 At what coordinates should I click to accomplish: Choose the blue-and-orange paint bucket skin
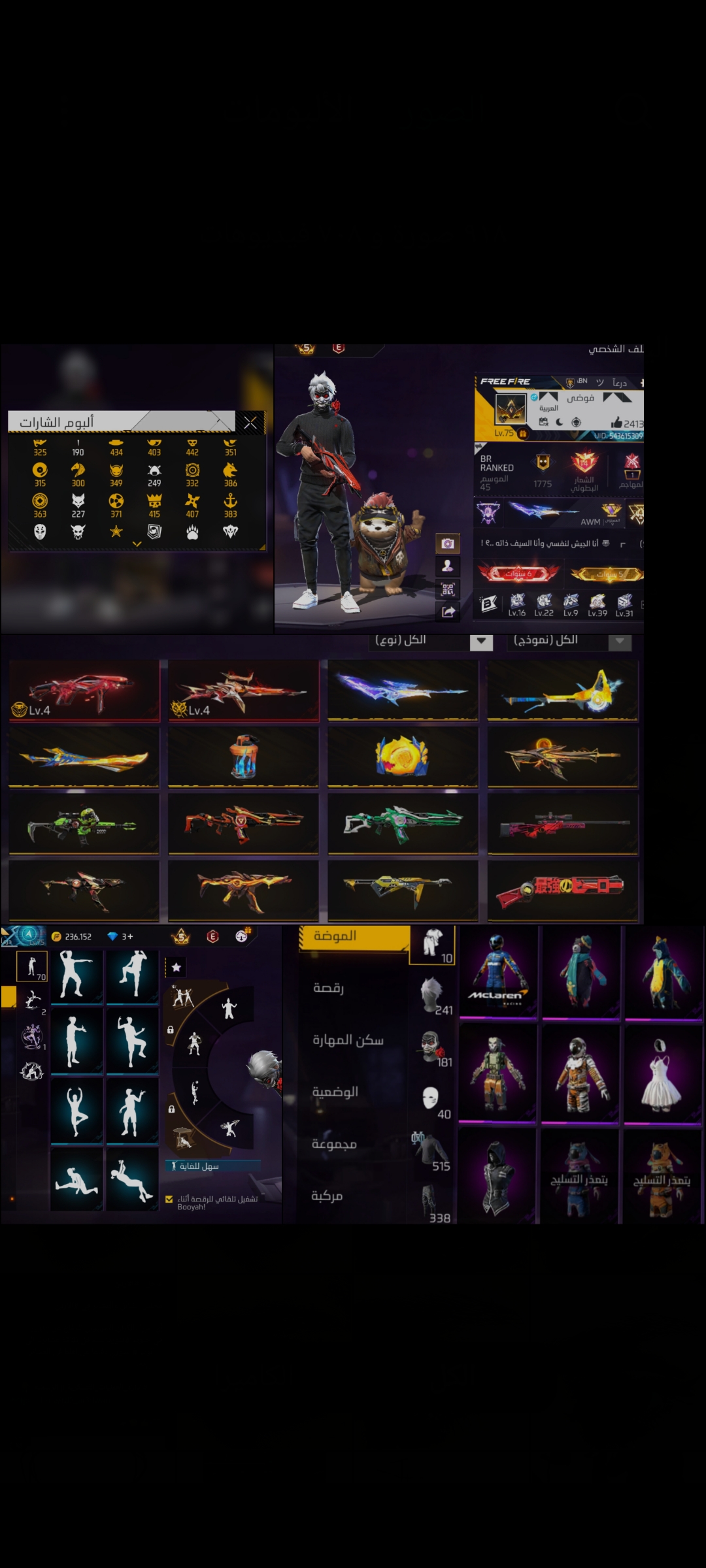(243, 757)
